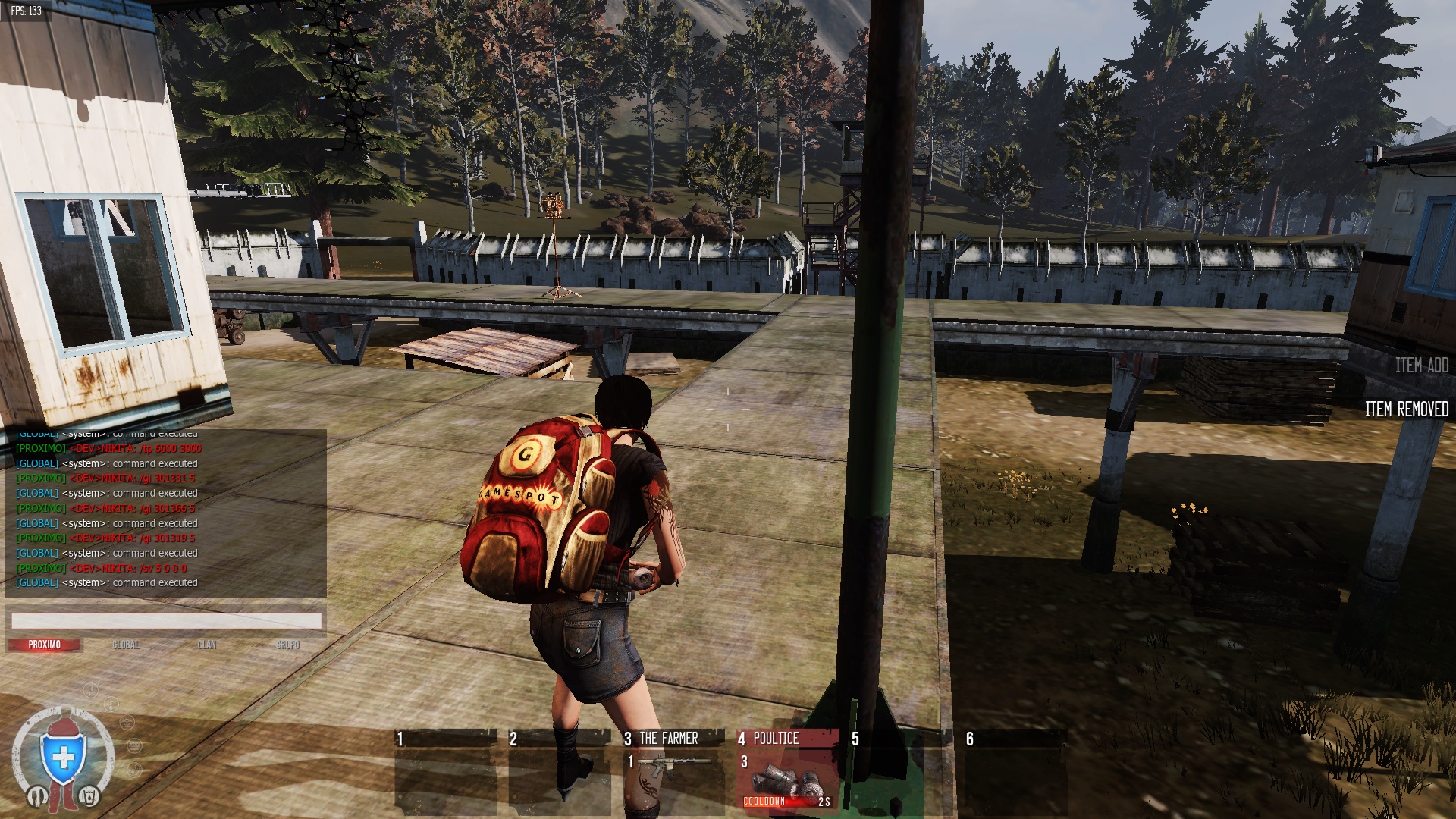Image resolution: width=1456 pixels, height=819 pixels.
Task: Switch chat to the GRUPO tab
Action: [288, 645]
